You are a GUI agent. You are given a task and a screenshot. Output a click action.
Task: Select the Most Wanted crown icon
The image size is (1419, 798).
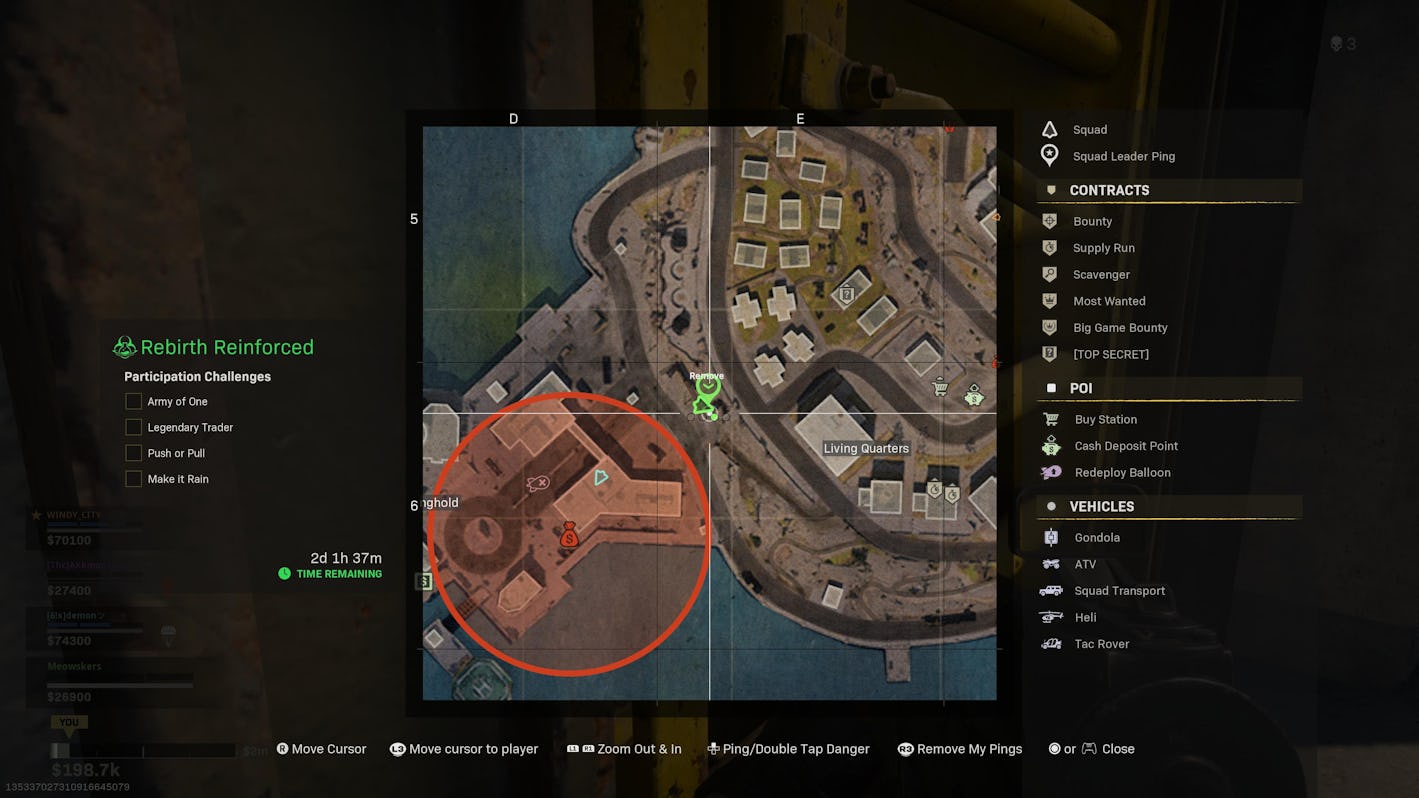coord(1049,301)
